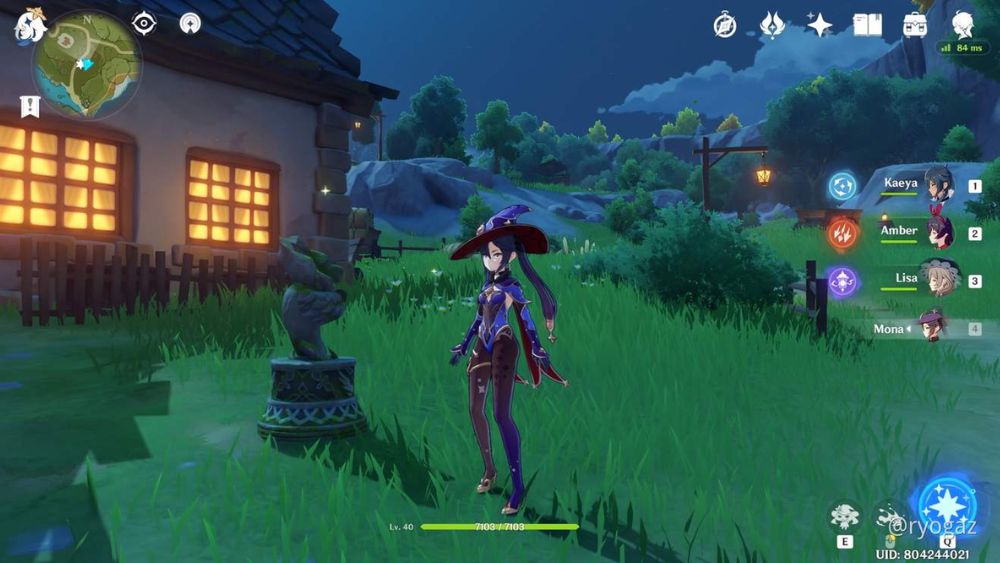Switch to Kaeya in the party list
Viewport: 1000px width, 563px height.
[x=937, y=186]
